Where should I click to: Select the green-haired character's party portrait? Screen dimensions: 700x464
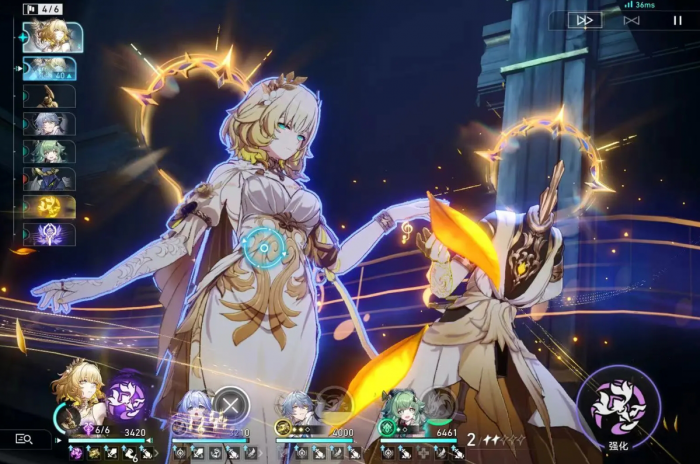[400, 408]
